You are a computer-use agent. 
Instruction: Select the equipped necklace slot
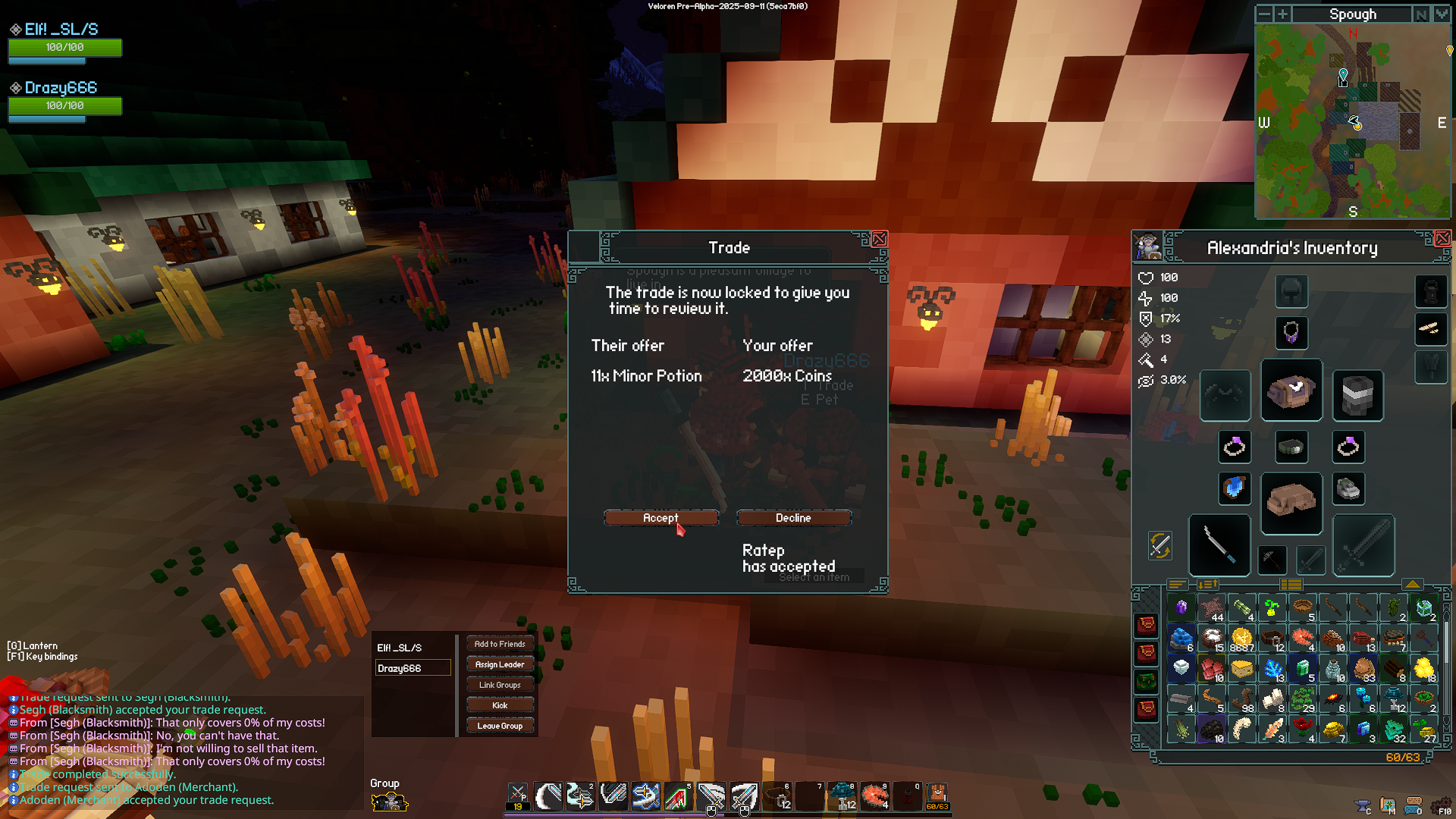pos(1291,332)
